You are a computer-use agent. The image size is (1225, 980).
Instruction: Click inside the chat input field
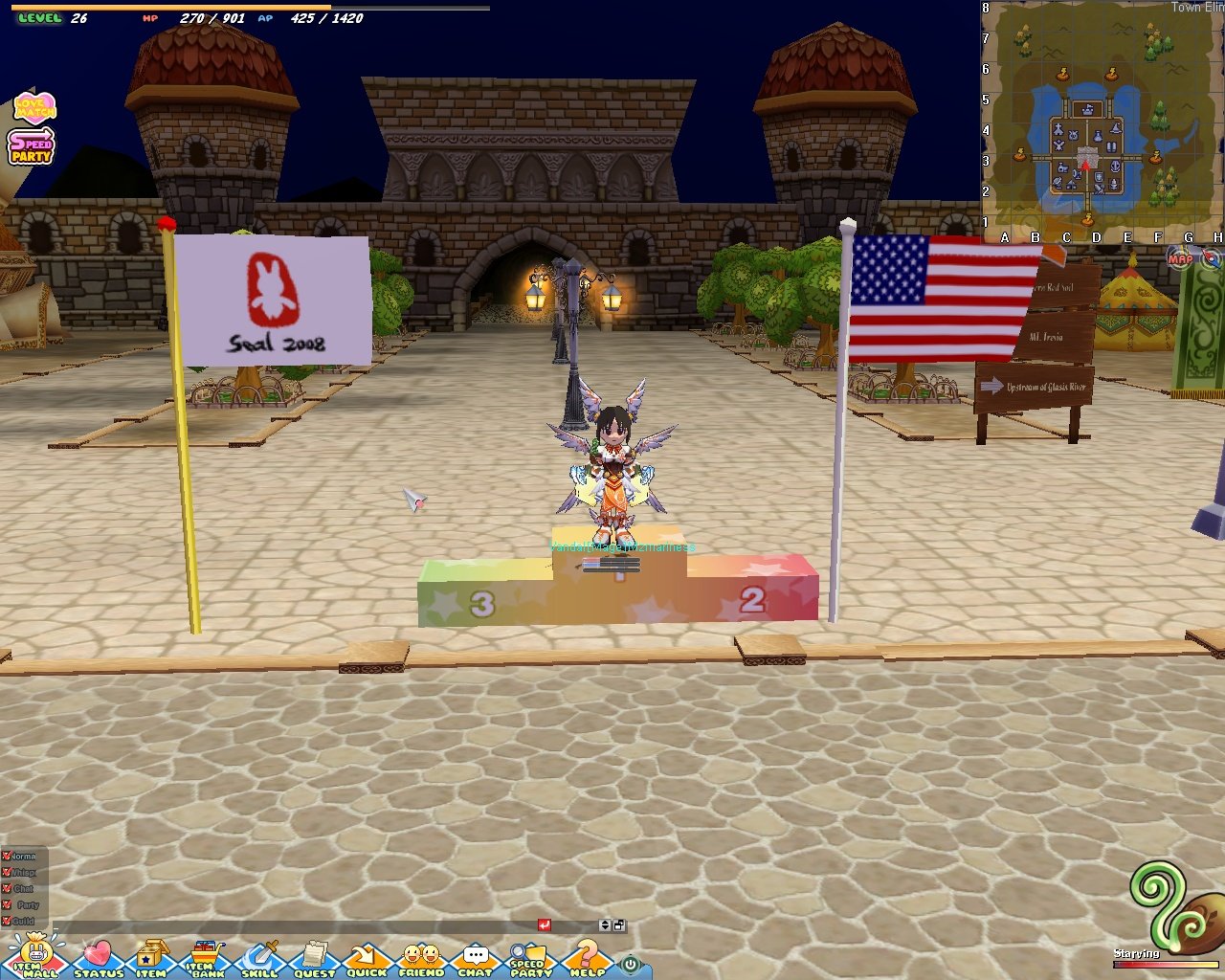287,927
